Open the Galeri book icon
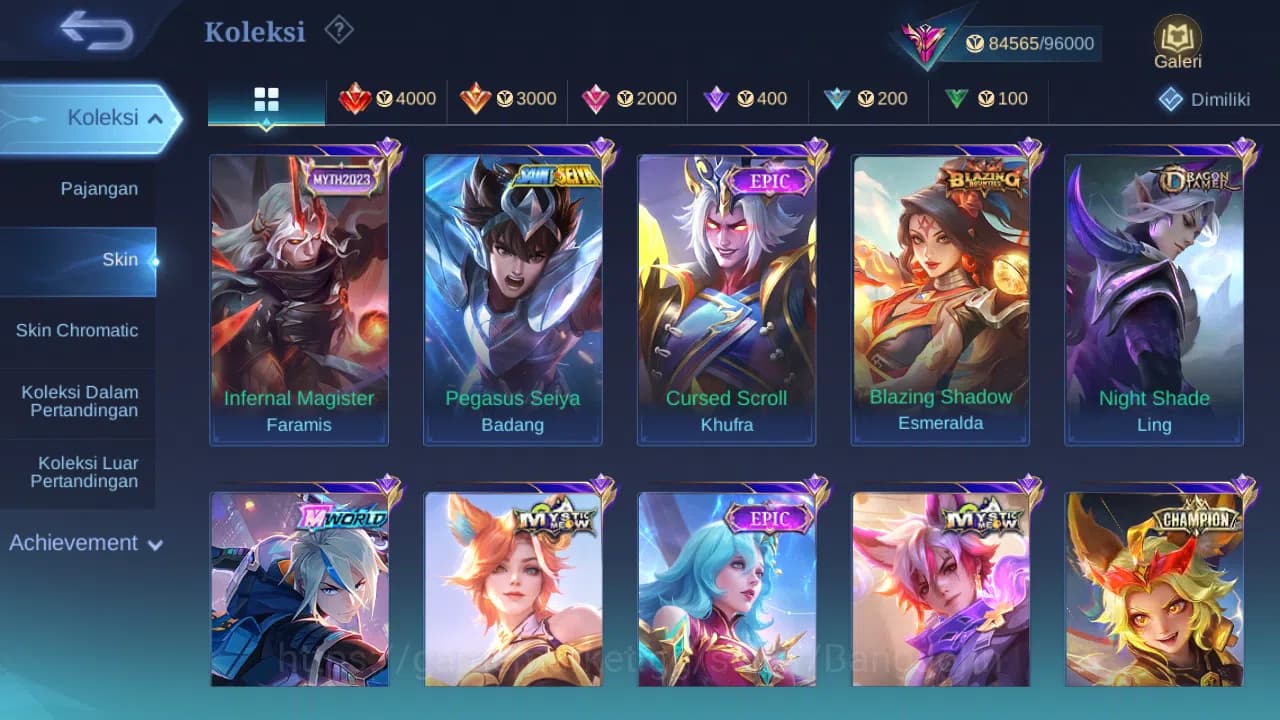Image resolution: width=1280 pixels, height=720 pixels. pyautogui.click(x=1176, y=40)
